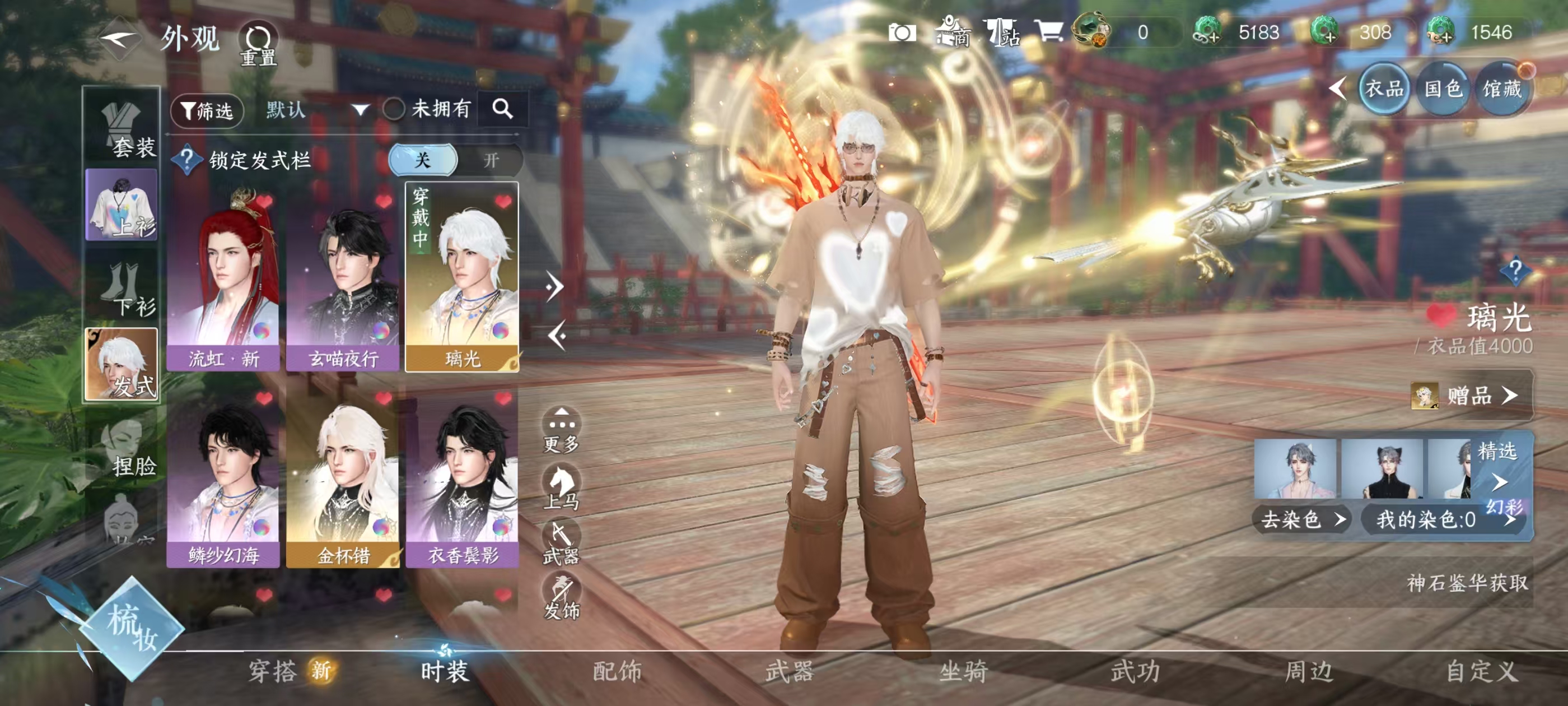Screen dimensions: 1568x706
Task: Take a photo with the camera icon
Action: pos(902,33)
